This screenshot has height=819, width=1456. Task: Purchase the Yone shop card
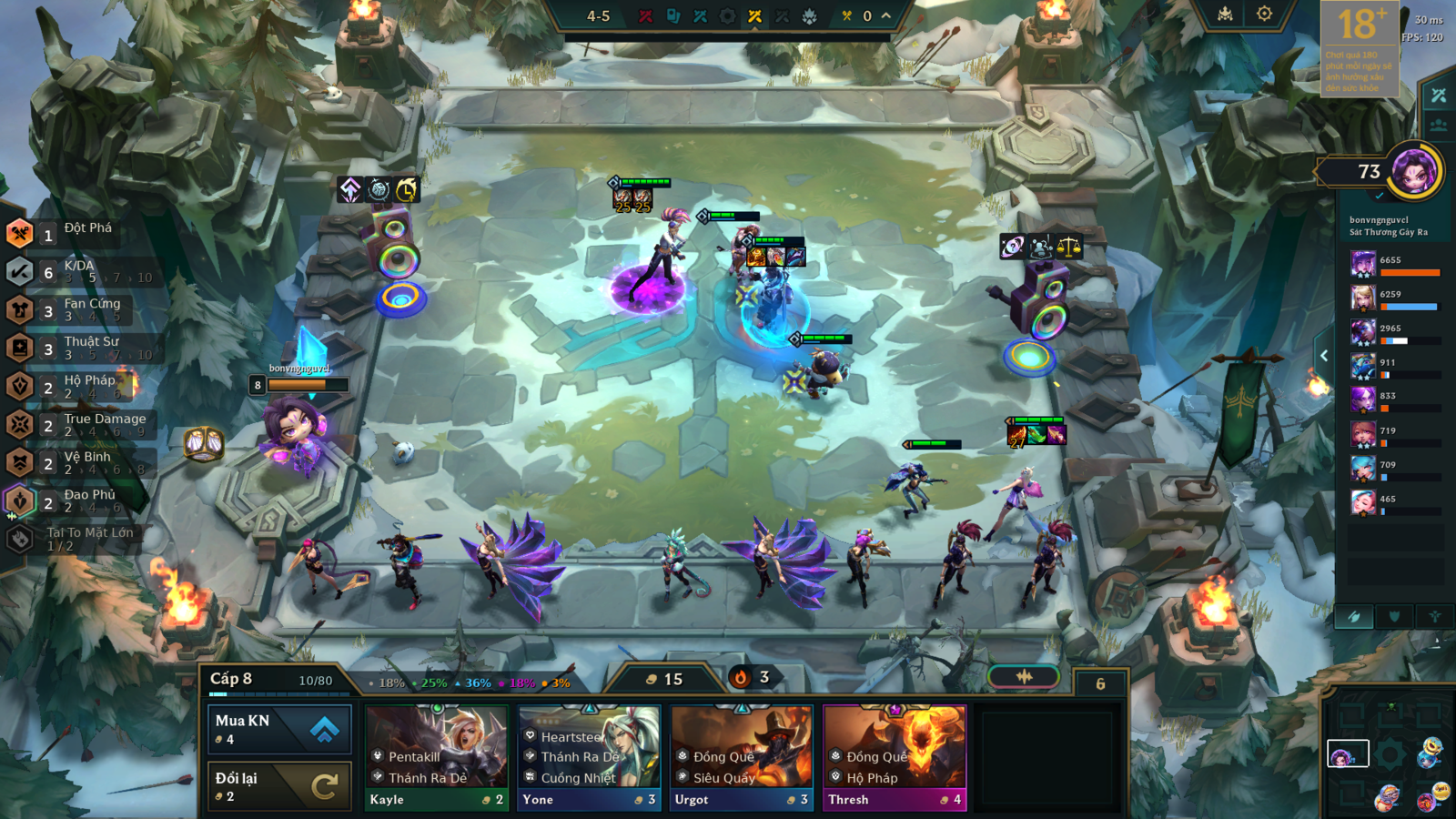click(x=589, y=757)
